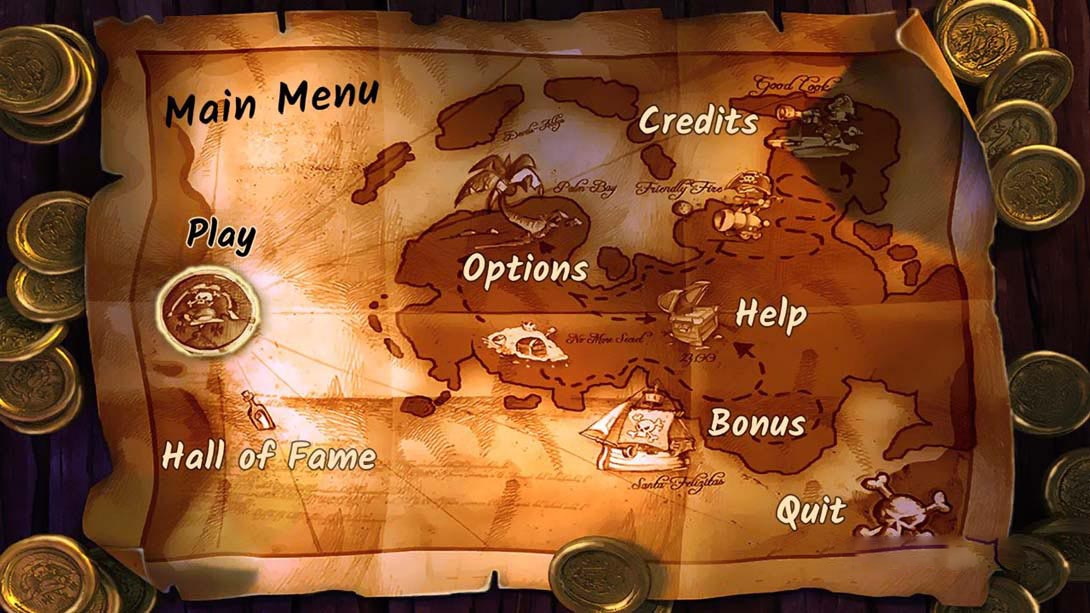Click the pirate coin under Play
This screenshot has height=613, width=1090.
pyautogui.click(x=208, y=310)
